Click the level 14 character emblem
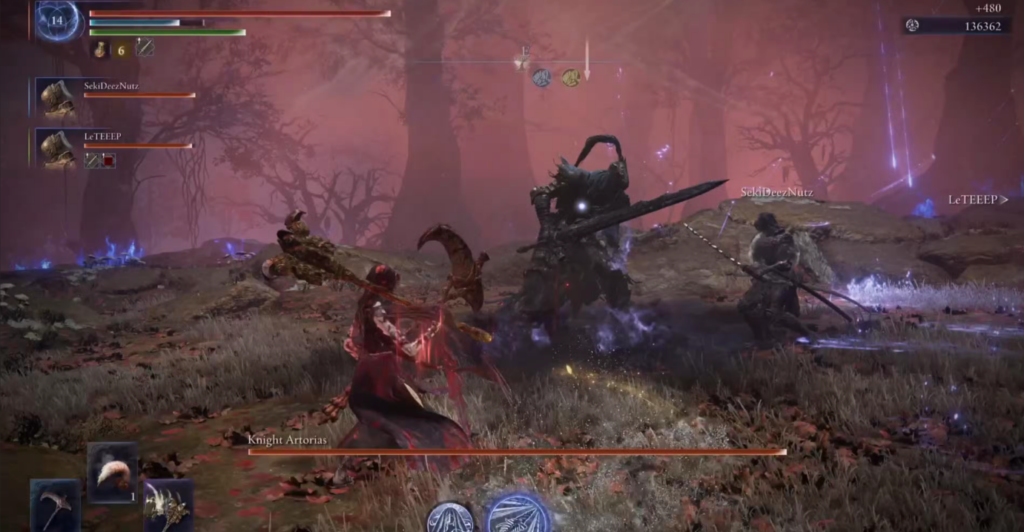Image resolution: width=1024 pixels, height=532 pixels. tap(57, 20)
